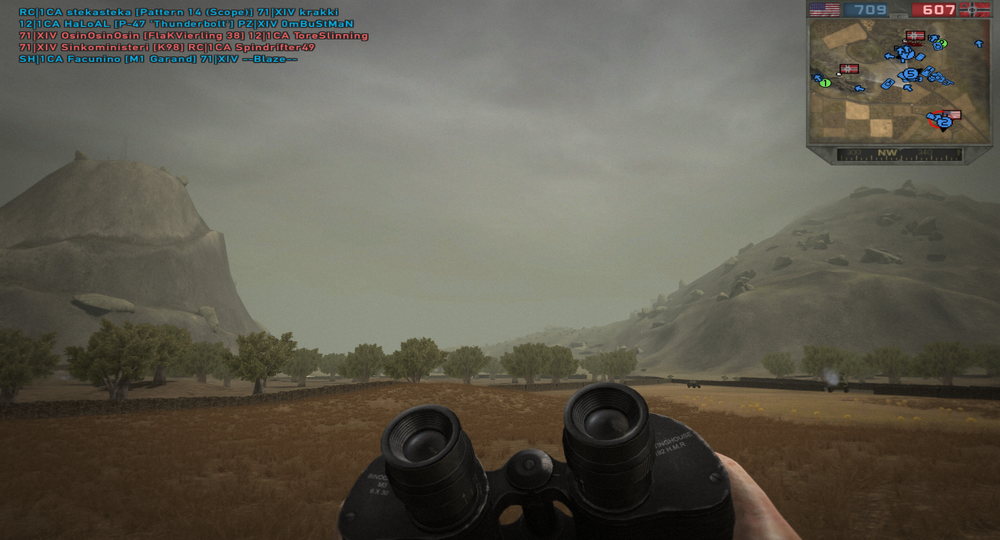Select the blue squad 5 marker on minimap

tap(910, 74)
